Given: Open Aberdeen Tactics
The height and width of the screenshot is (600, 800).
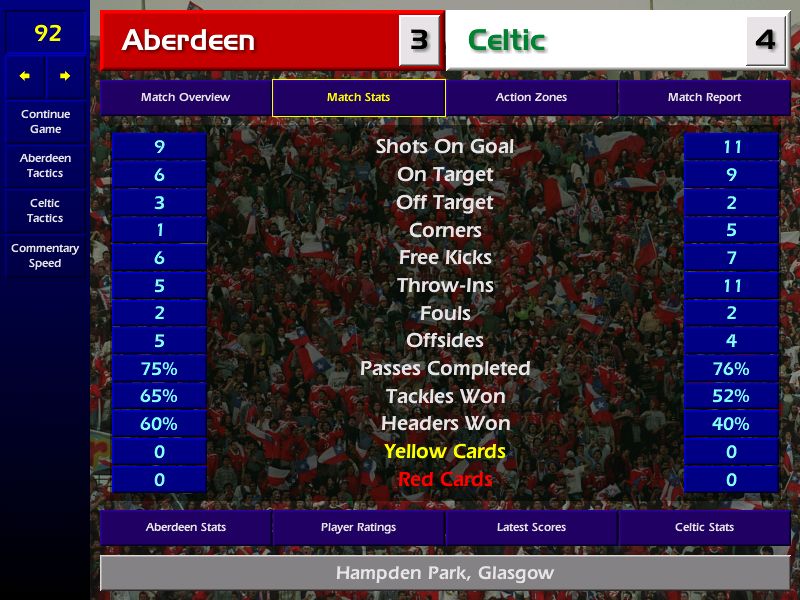Looking at the screenshot, I should point(45,166).
